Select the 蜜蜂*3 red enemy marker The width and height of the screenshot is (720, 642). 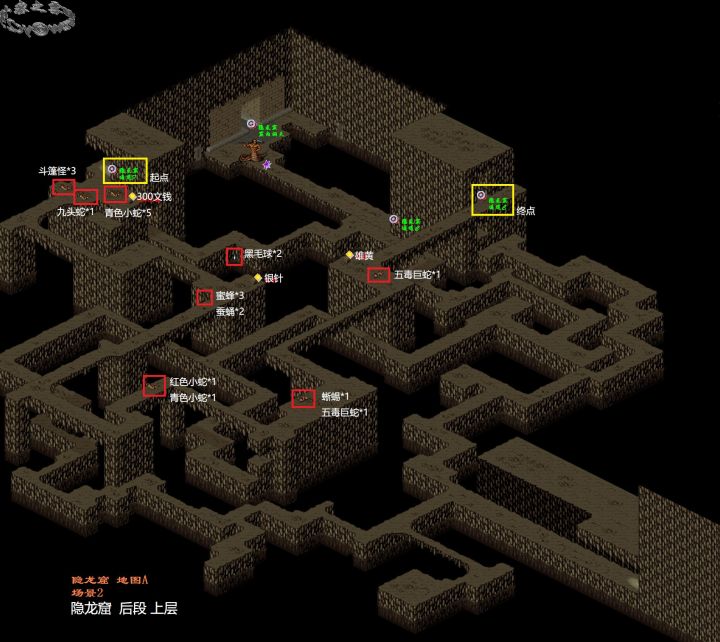pos(205,297)
